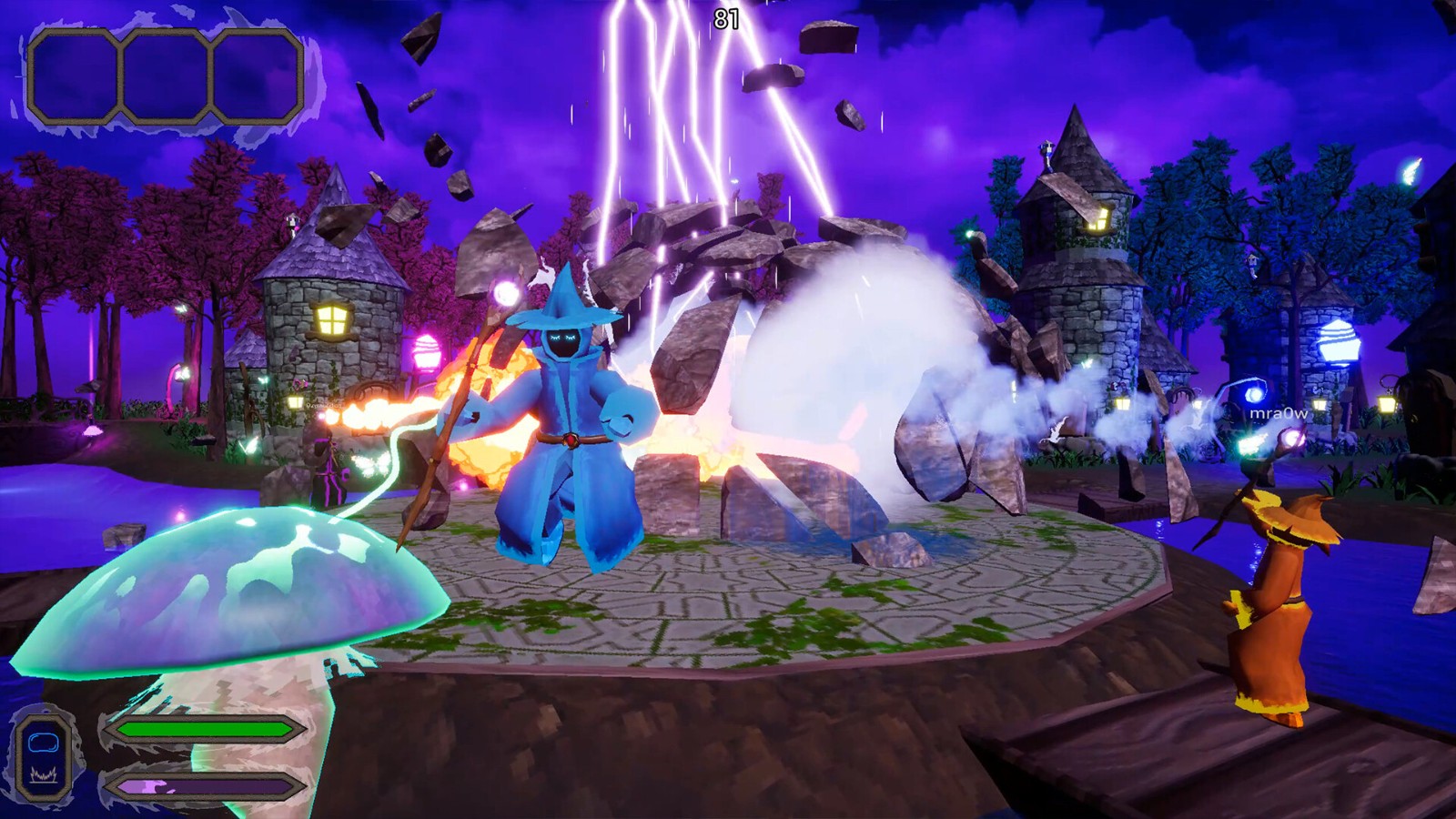Select the player name mra0w
The width and height of the screenshot is (1456, 819).
click(1279, 413)
